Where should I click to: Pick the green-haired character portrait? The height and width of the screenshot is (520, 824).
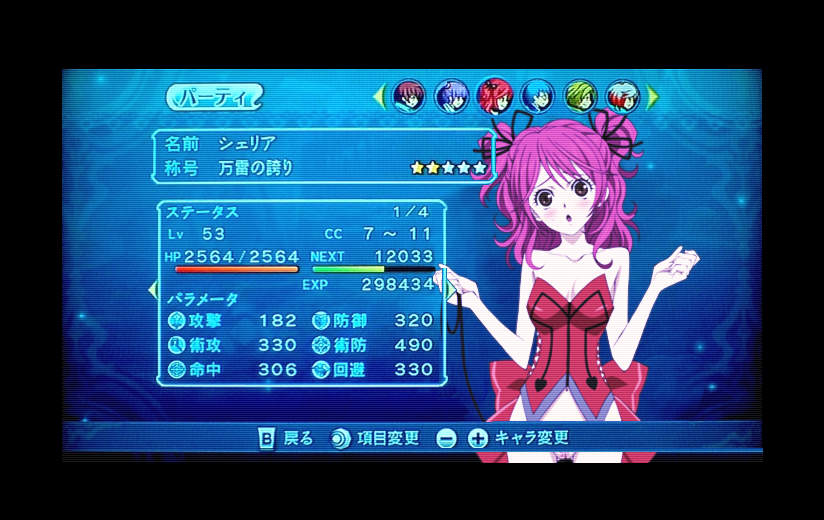[580, 96]
